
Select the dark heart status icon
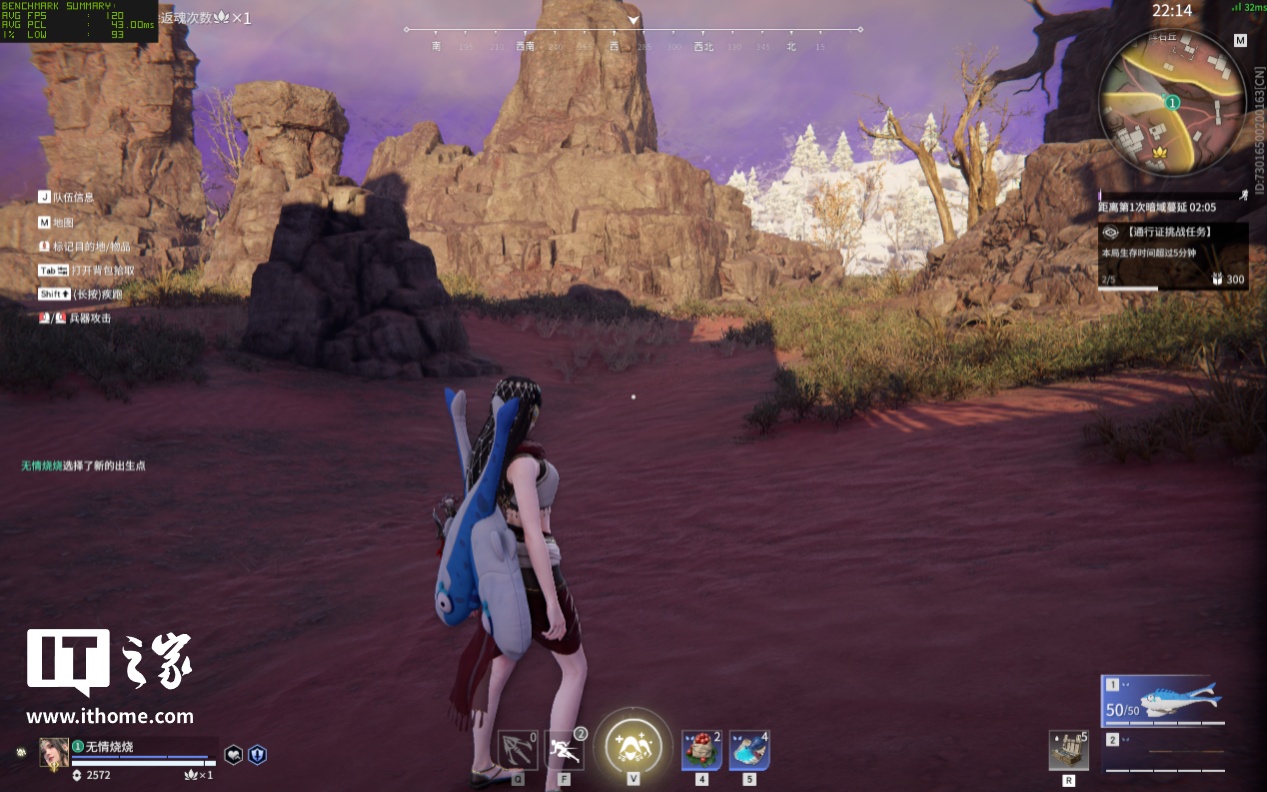click(233, 755)
